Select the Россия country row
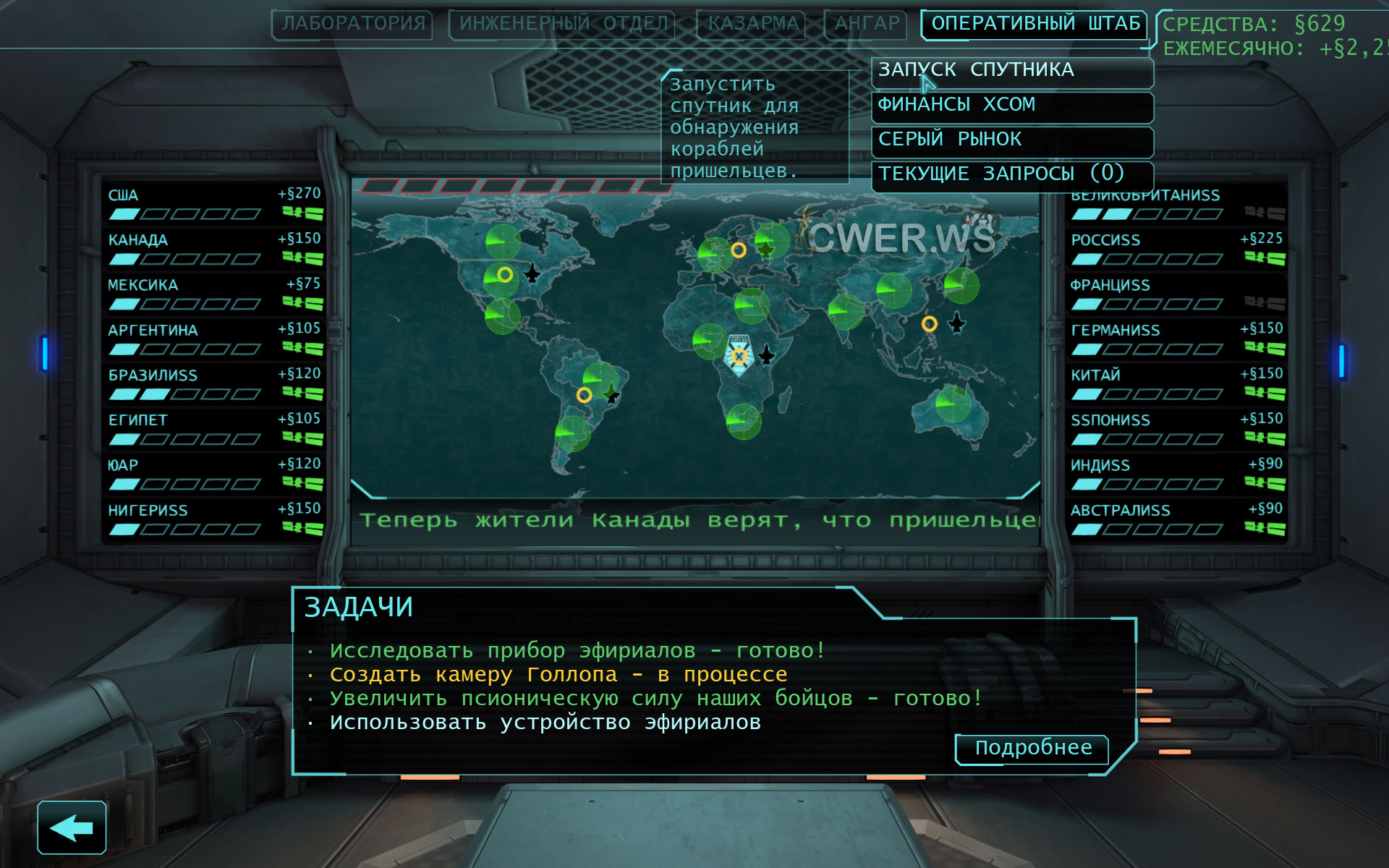1389x868 pixels. (x=1176, y=249)
